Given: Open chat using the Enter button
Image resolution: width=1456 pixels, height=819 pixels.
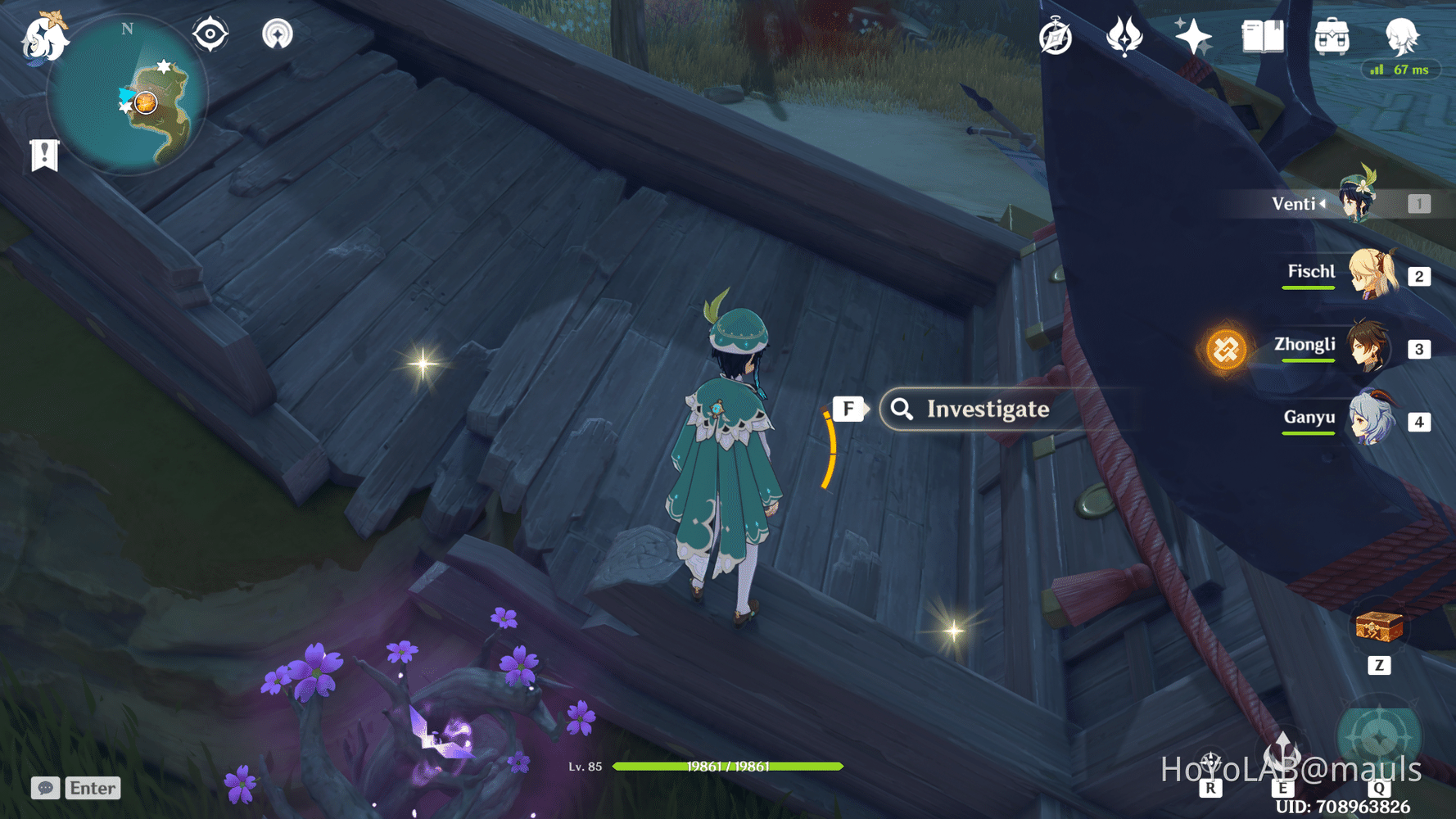Looking at the screenshot, I should (91, 788).
